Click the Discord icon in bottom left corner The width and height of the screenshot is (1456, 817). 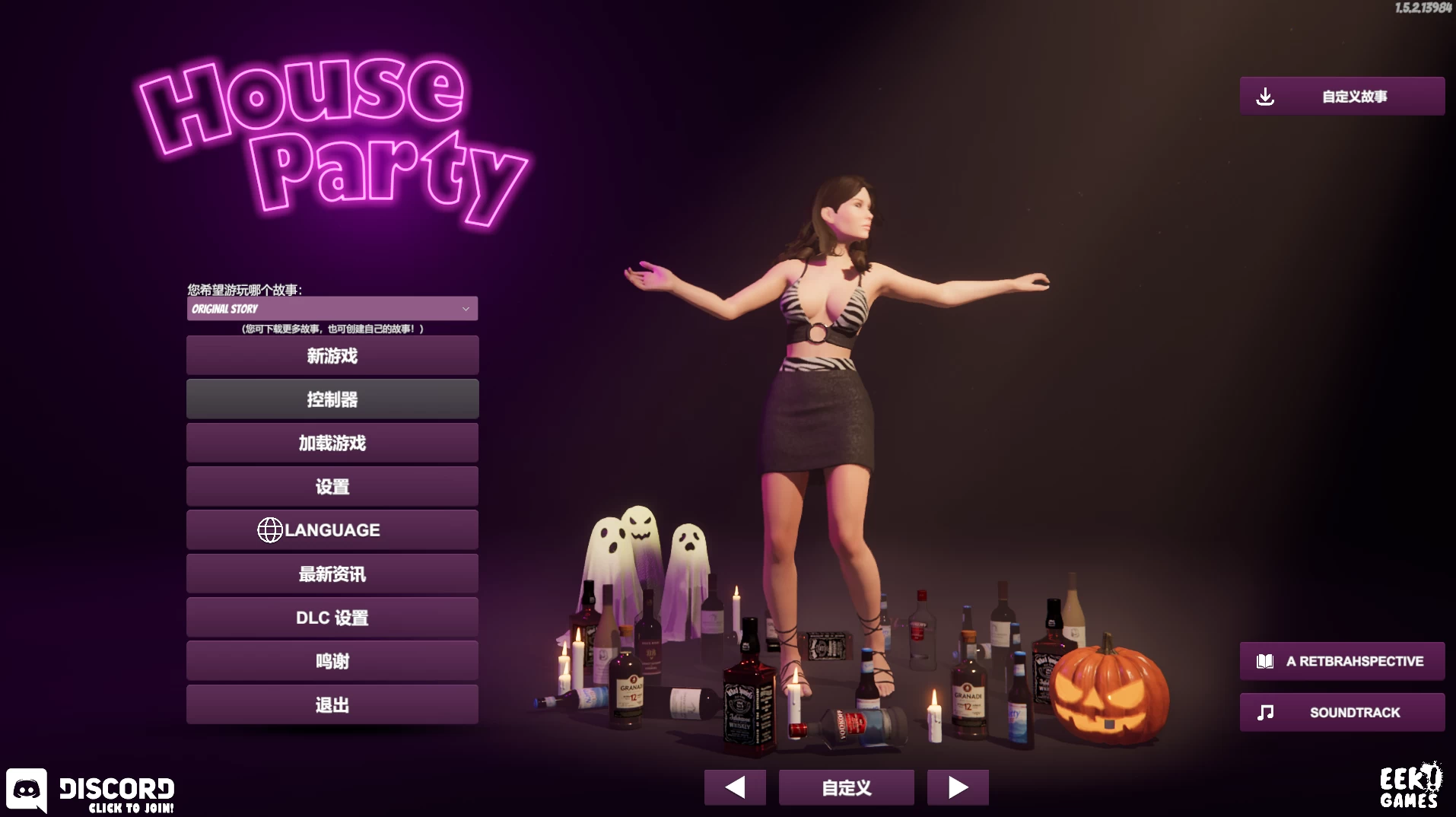pos(28,790)
